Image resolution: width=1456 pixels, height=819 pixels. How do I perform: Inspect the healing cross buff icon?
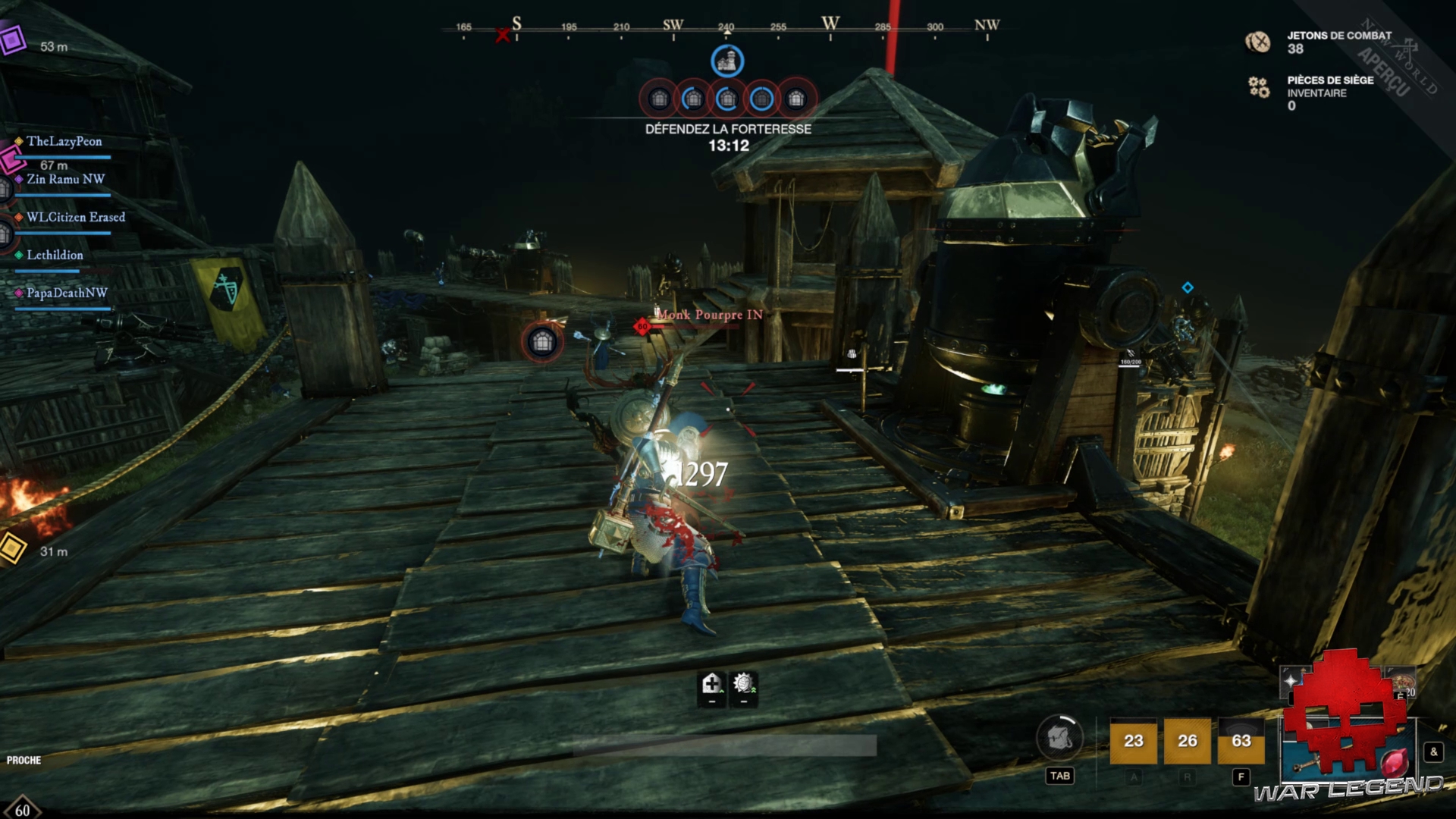click(711, 685)
